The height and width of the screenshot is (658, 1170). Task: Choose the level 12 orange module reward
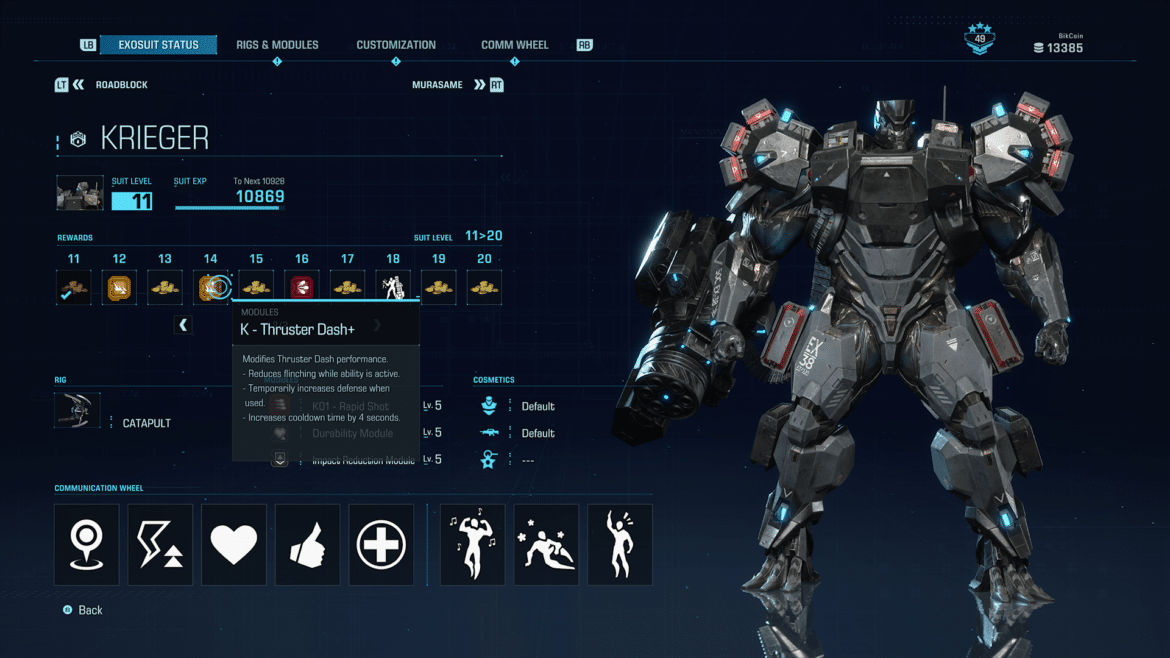click(x=120, y=288)
